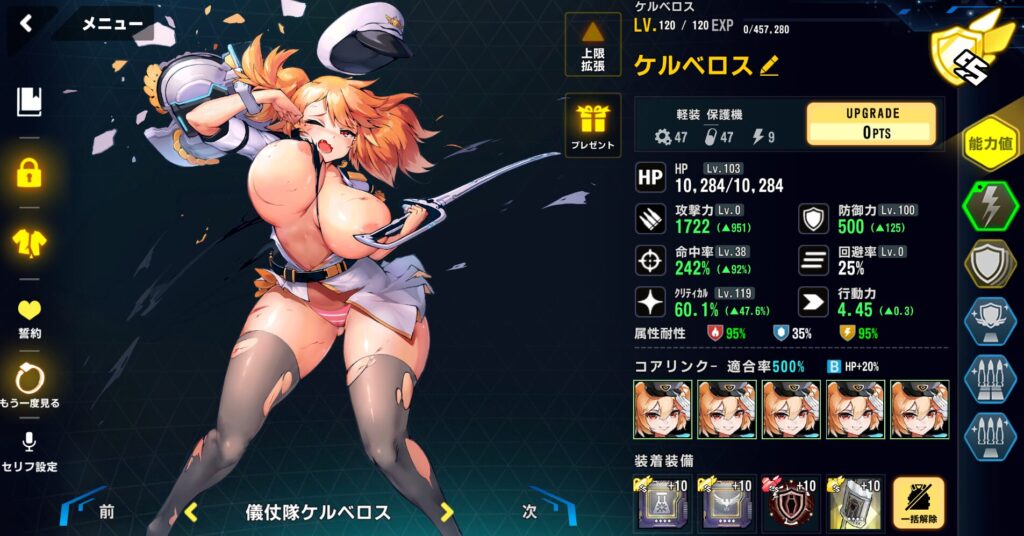Viewport: 1024px width, 536px height.
Task: Open the book icon in the sidebar
Action: click(x=30, y=101)
